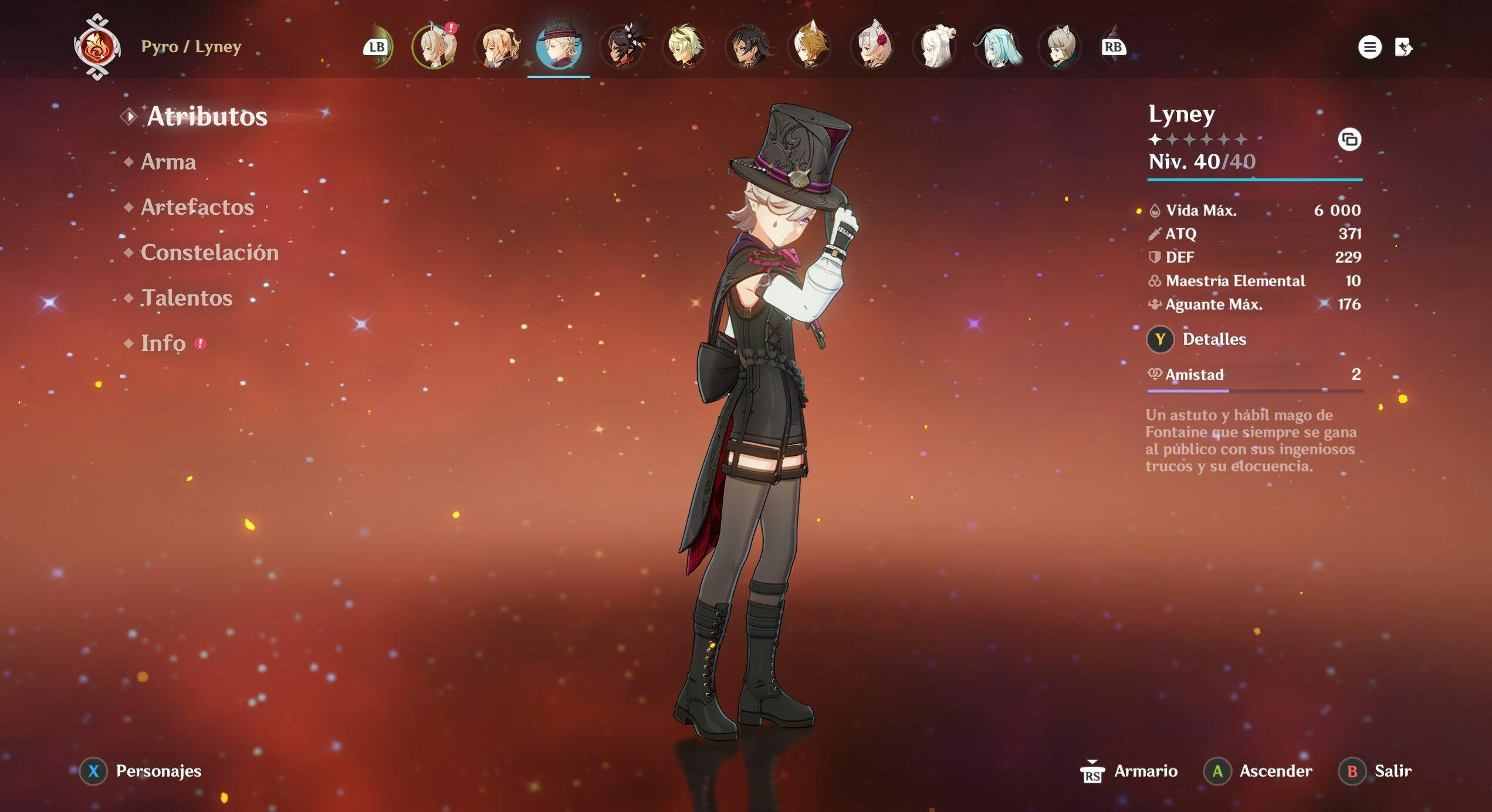This screenshot has height=812, width=1492.
Task: Select the black-and-gold haired character portrait
Action: click(x=747, y=46)
